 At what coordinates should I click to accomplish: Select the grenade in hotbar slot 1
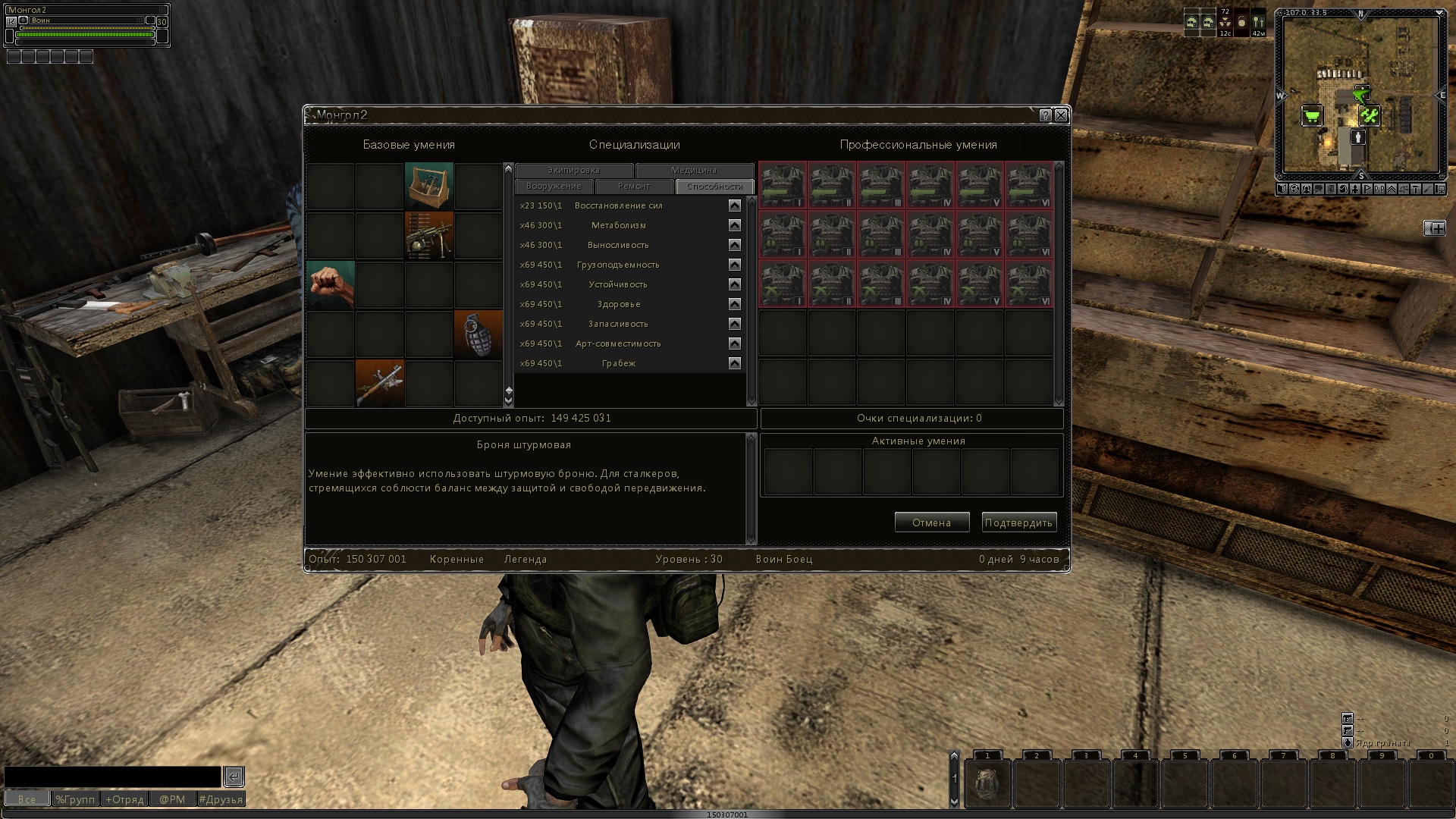987,783
